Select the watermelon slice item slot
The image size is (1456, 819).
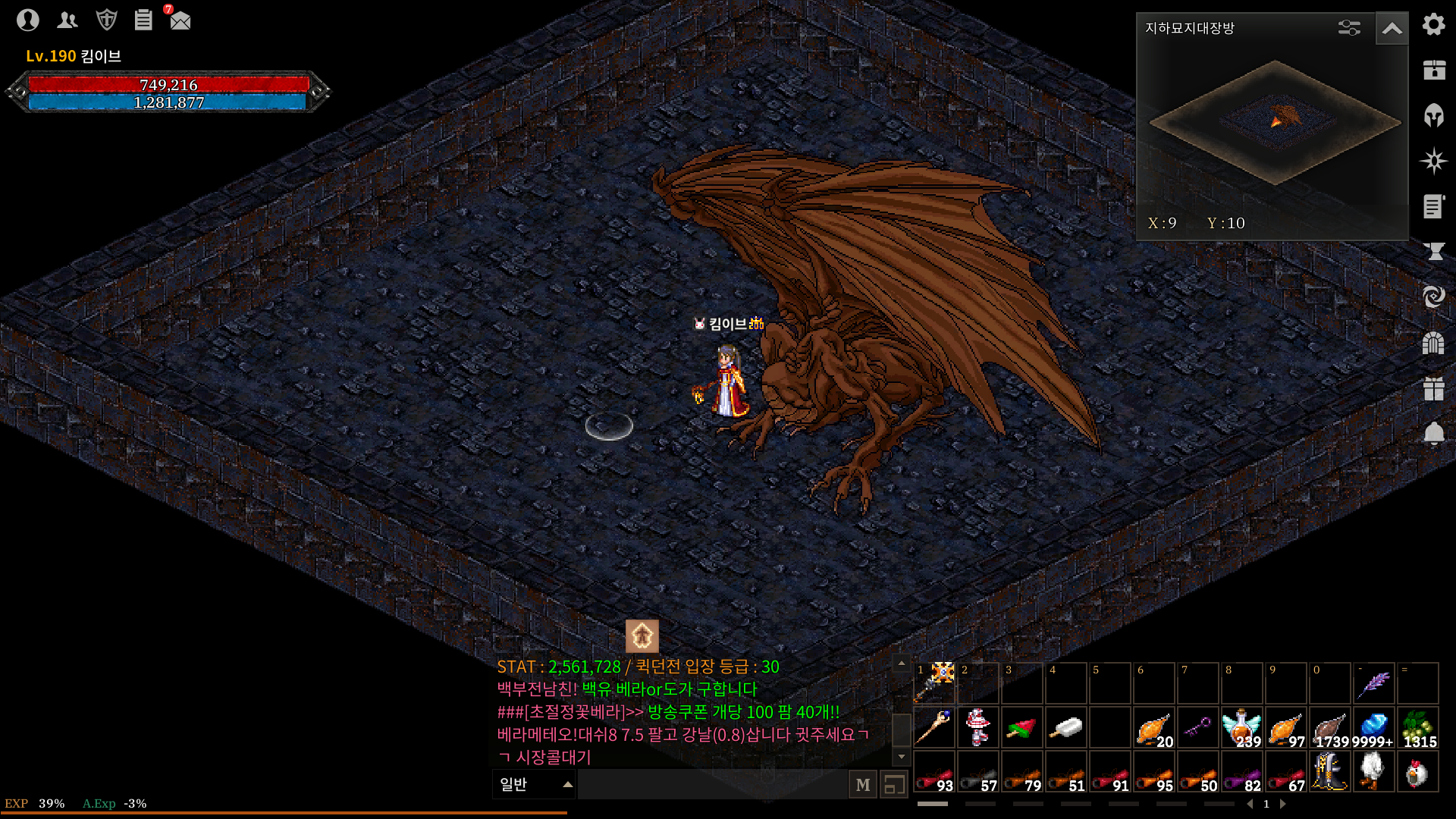(1021, 728)
